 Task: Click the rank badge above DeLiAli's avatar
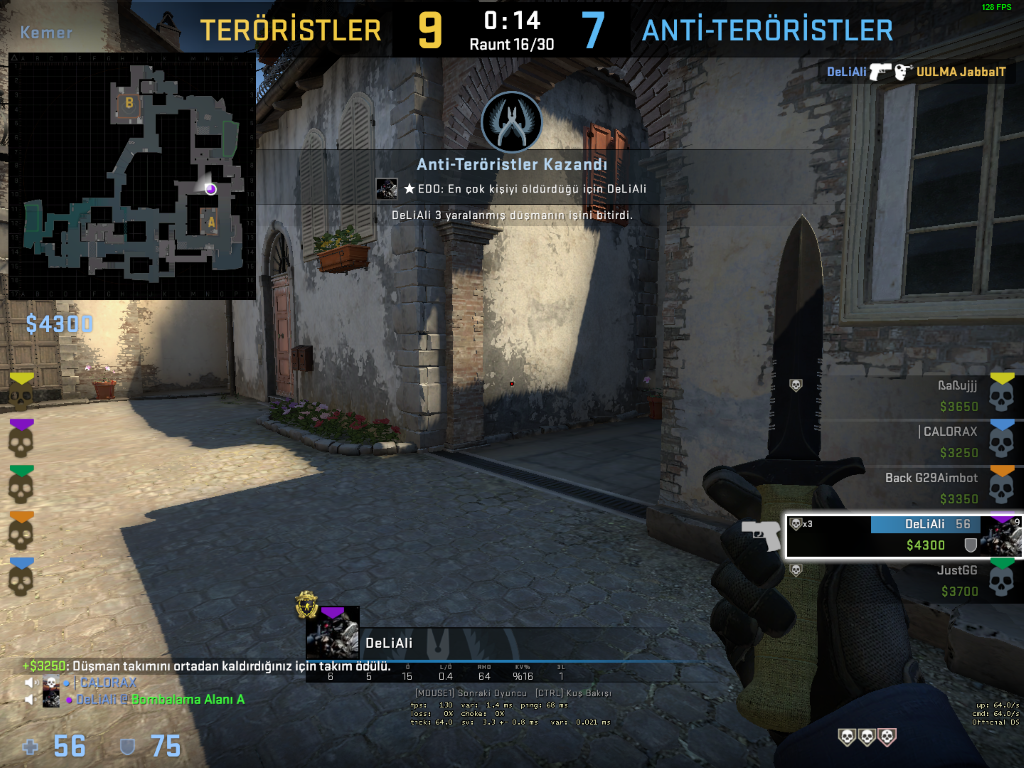306,604
